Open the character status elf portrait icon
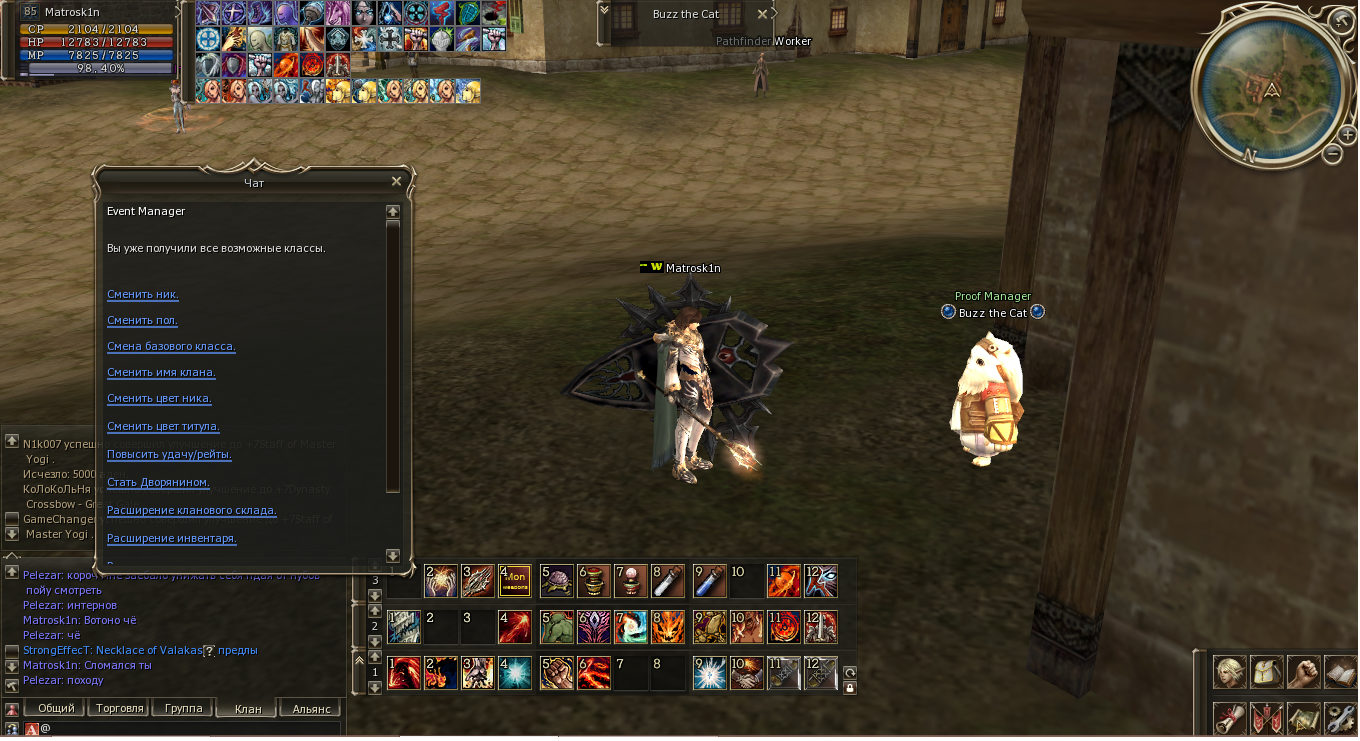Viewport: 1360px width, 741px height. click(x=1230, y=672)
